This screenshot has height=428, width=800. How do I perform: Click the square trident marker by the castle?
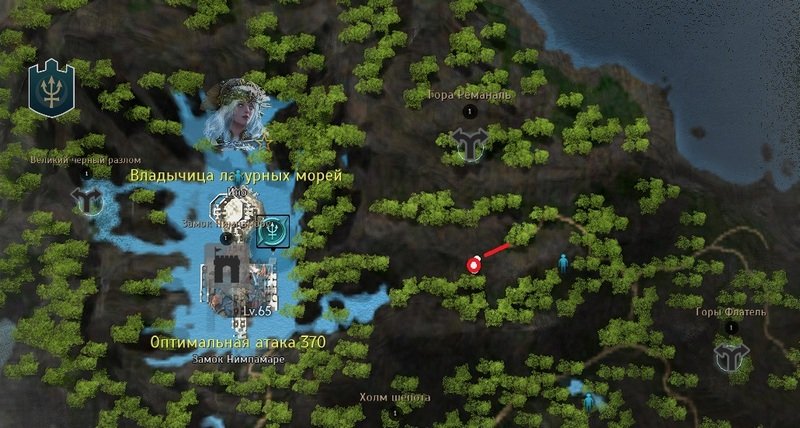[x=272, y=231]
